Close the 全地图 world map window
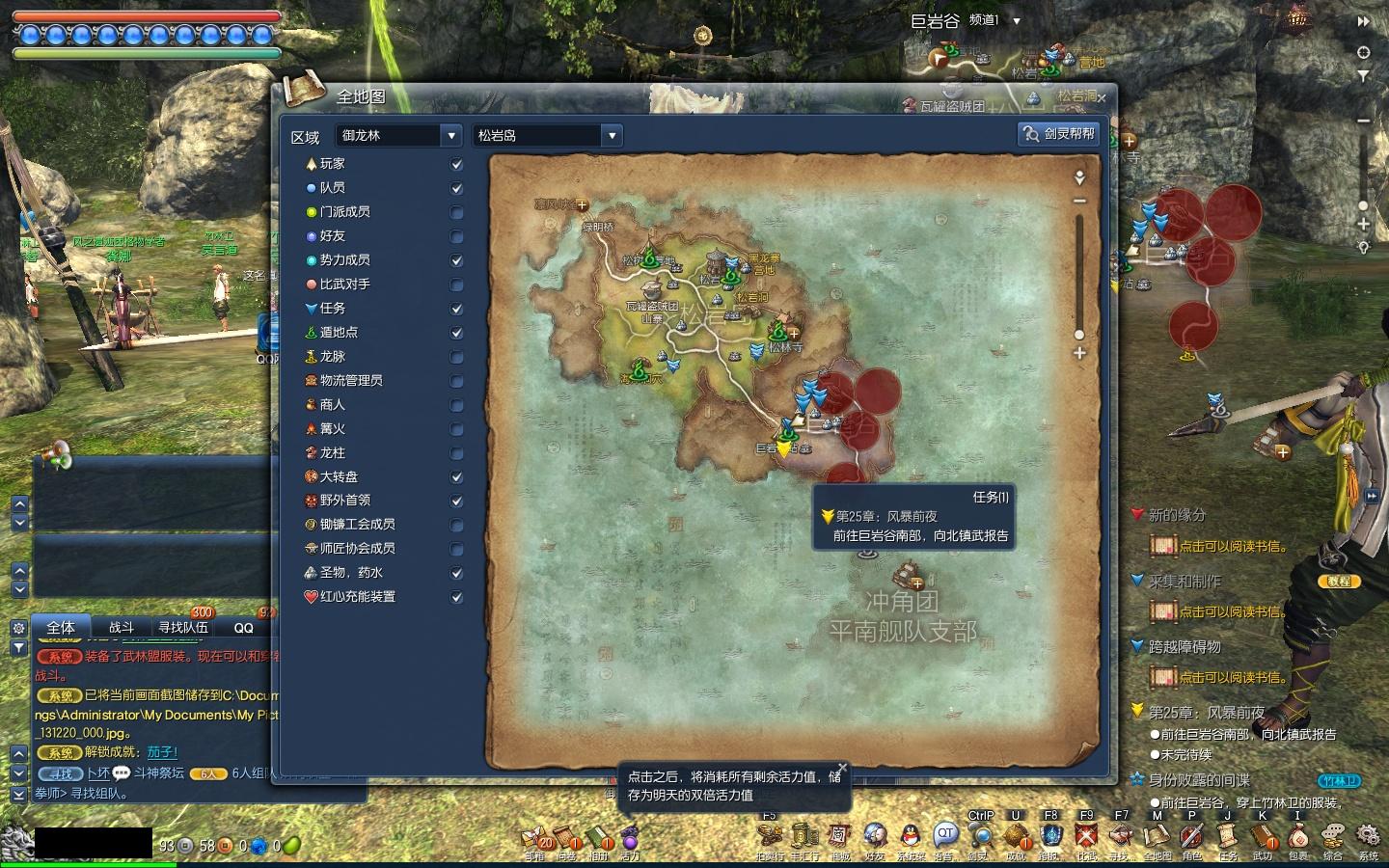 pos(1102,97)
